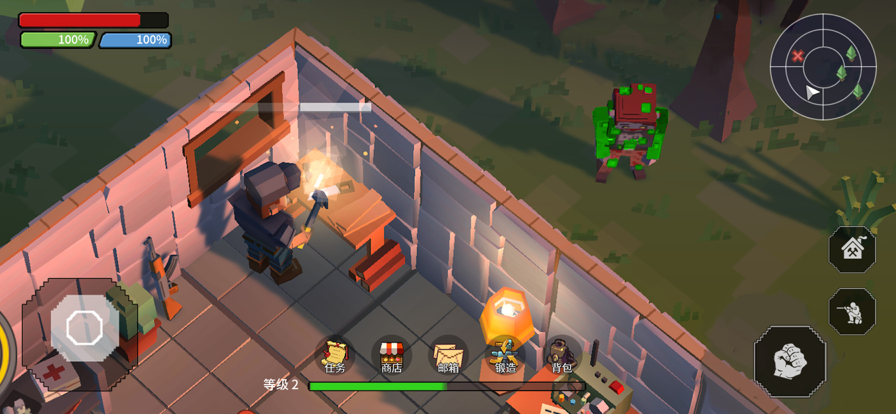Tap the fist attack button

pos(789,361)
